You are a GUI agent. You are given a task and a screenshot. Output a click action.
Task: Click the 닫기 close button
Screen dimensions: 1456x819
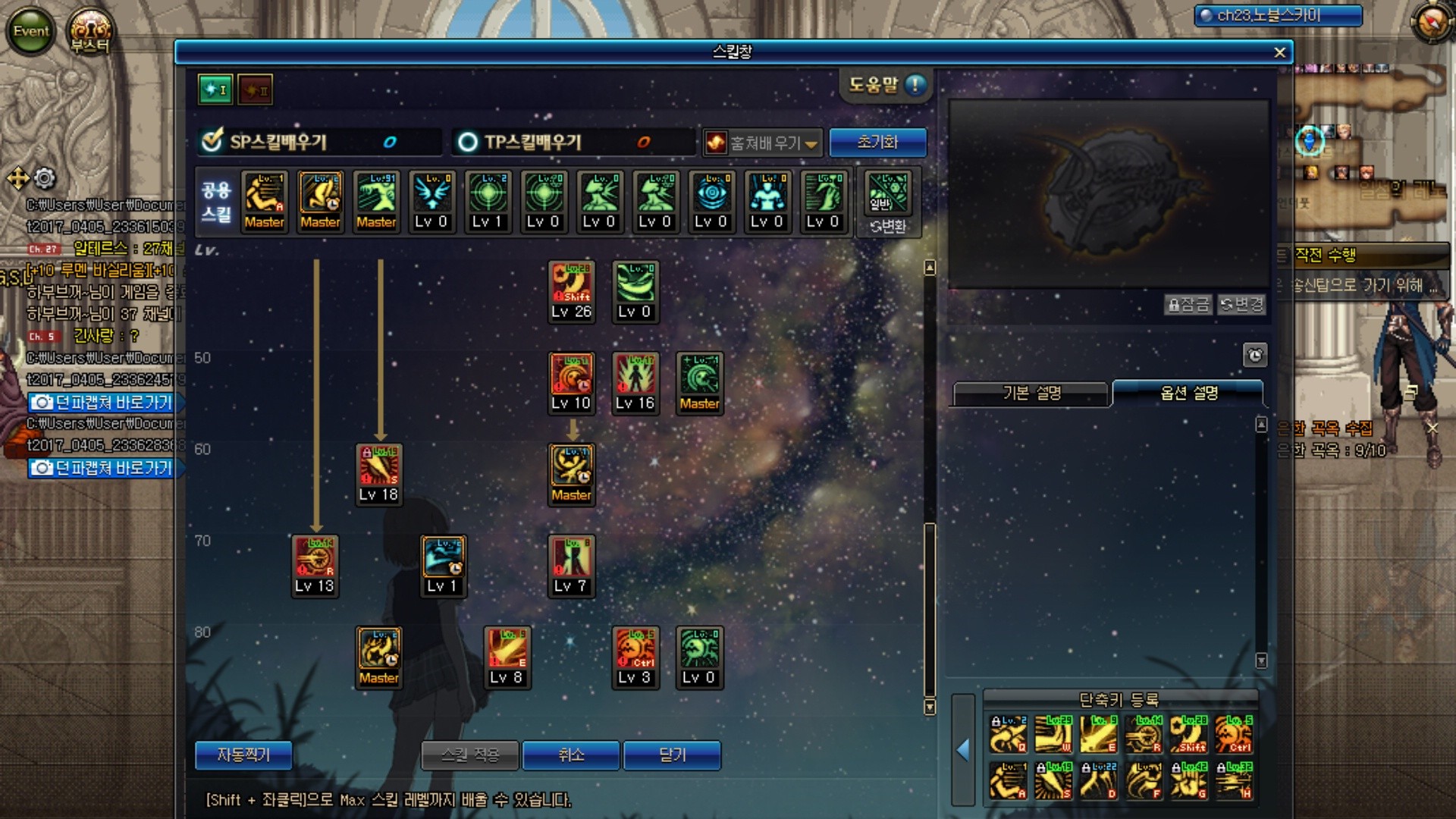[x=672, y=755]
